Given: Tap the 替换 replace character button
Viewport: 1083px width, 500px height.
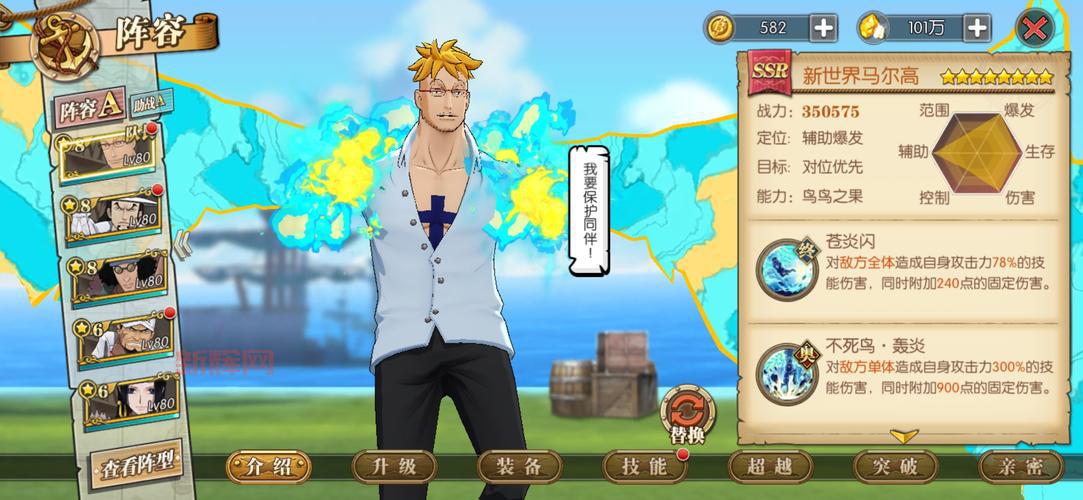Looking at the screenshot, I should (x=685, y=417).
